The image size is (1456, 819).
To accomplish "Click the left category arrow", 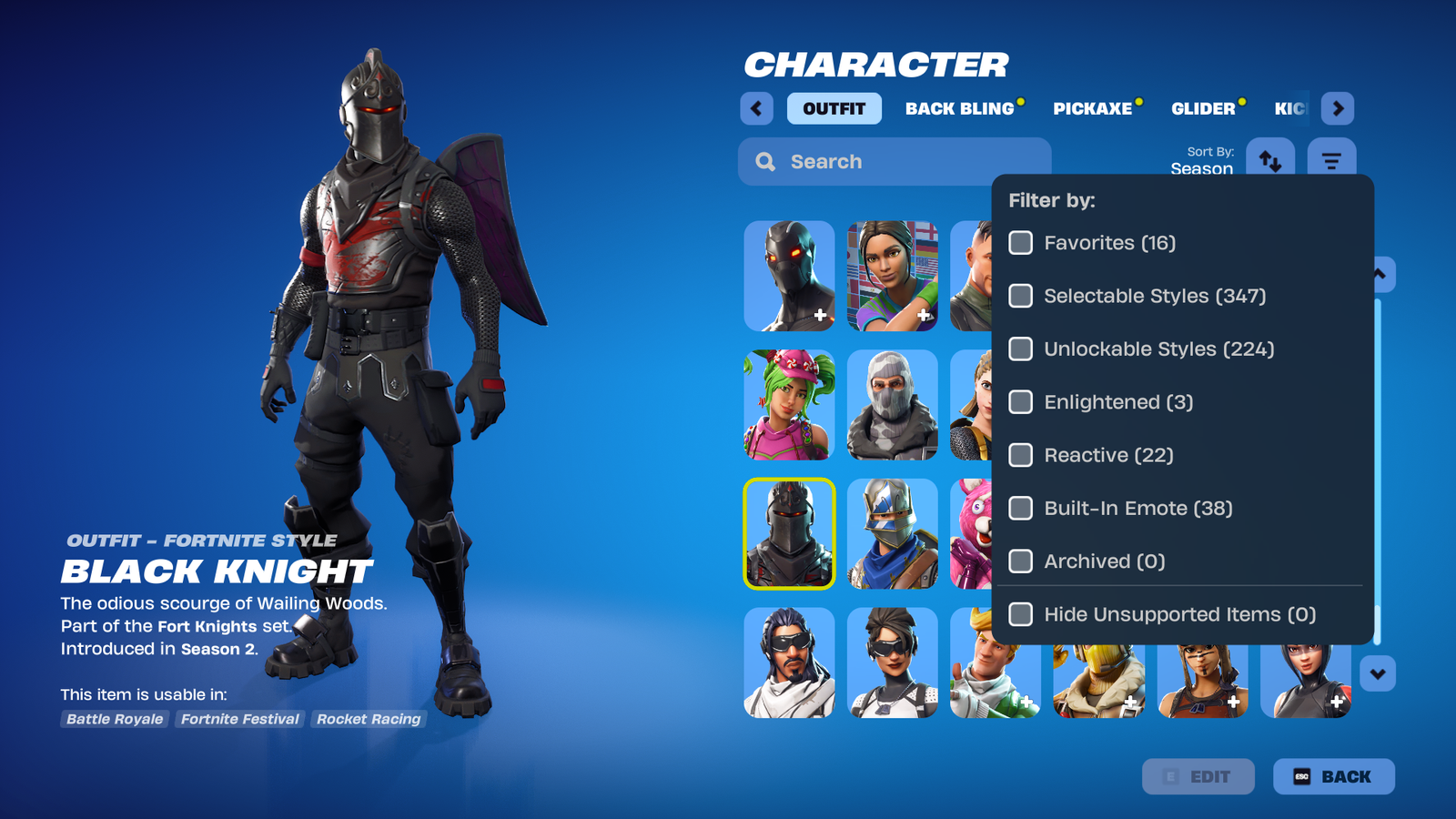I will [x=756, y=108].
